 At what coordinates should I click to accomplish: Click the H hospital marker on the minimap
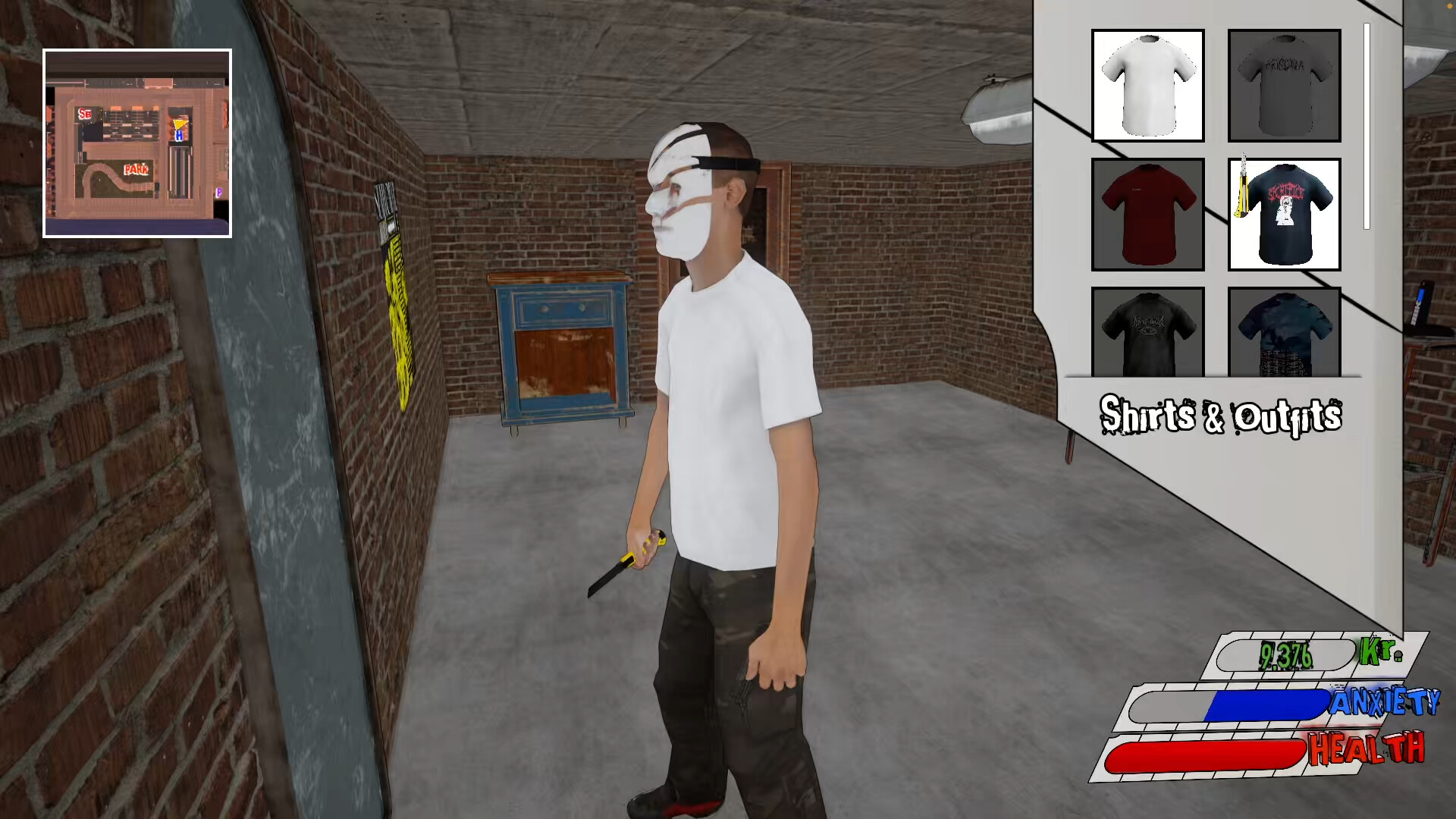coord(179,137)
